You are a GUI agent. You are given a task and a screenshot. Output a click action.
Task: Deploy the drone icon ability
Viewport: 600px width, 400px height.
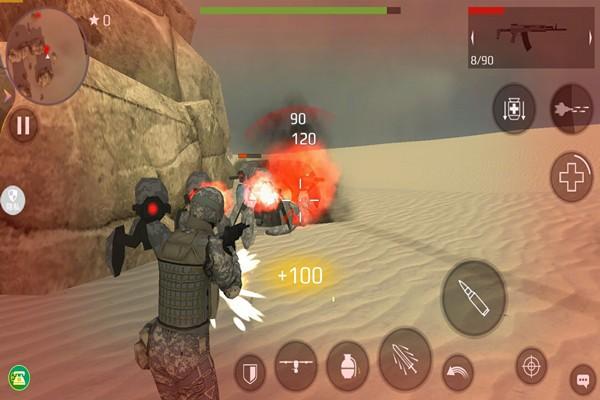pyautogui.click(x=296, y=366)
